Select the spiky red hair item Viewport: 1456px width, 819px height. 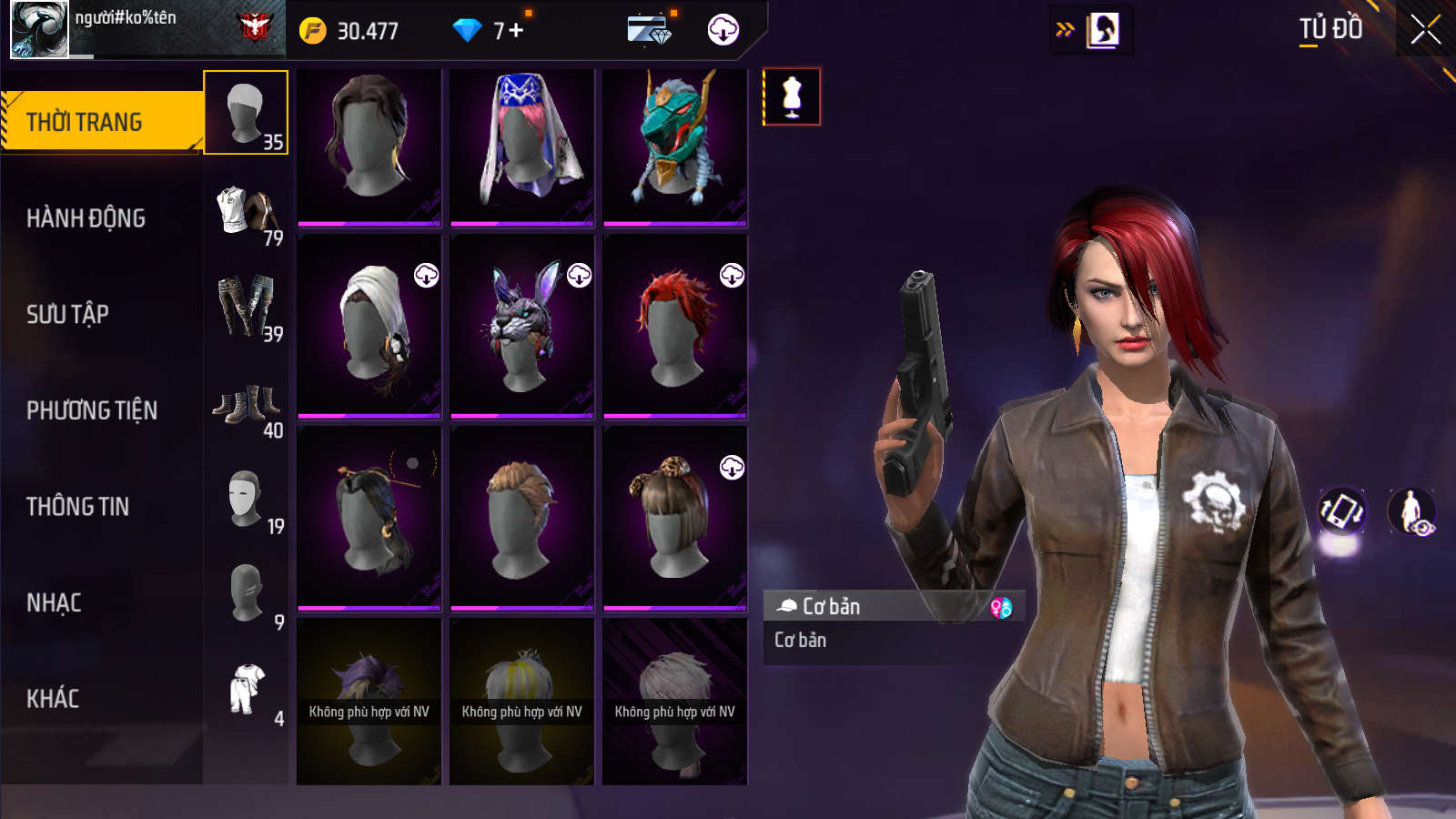click(x=674, y=327)
